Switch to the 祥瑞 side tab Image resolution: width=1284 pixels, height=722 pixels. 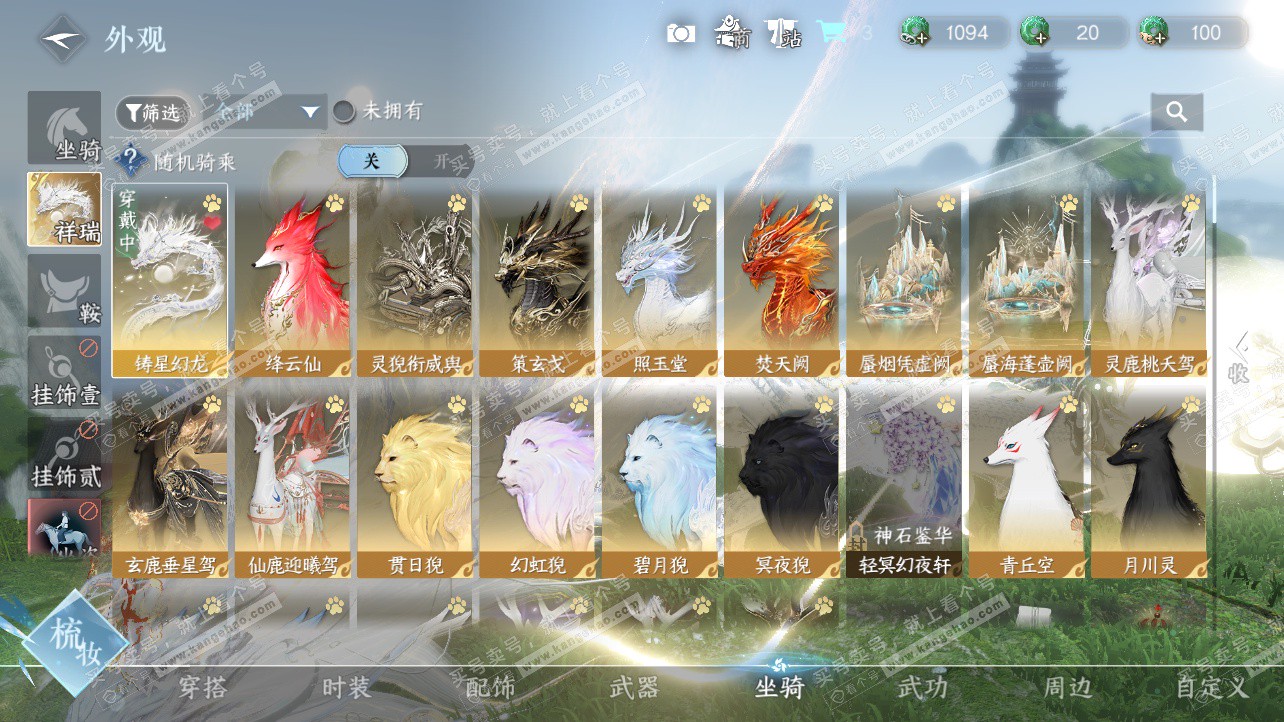(x=64, y=209)
